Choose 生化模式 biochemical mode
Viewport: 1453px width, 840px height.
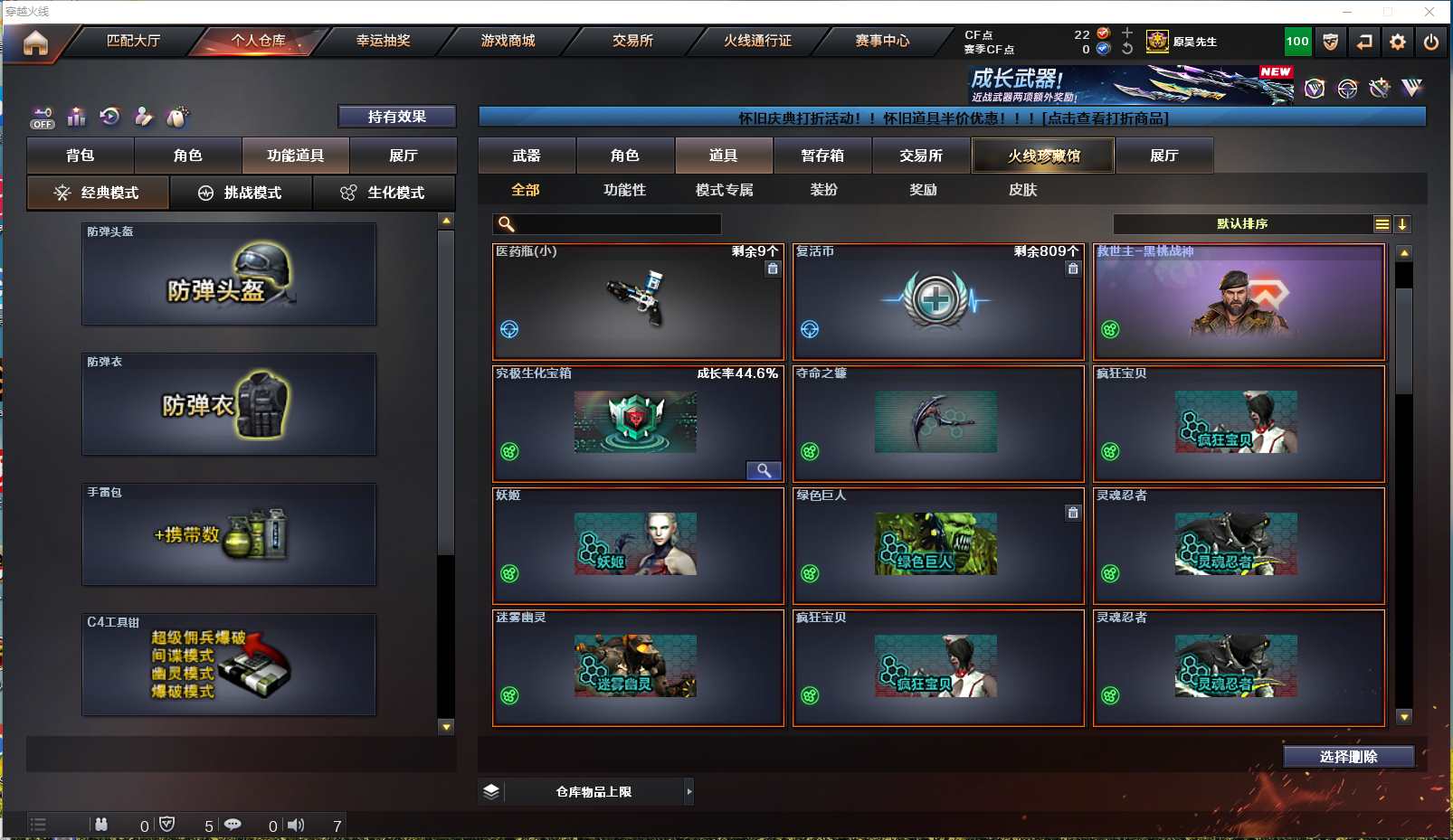(x=384, y=193)
